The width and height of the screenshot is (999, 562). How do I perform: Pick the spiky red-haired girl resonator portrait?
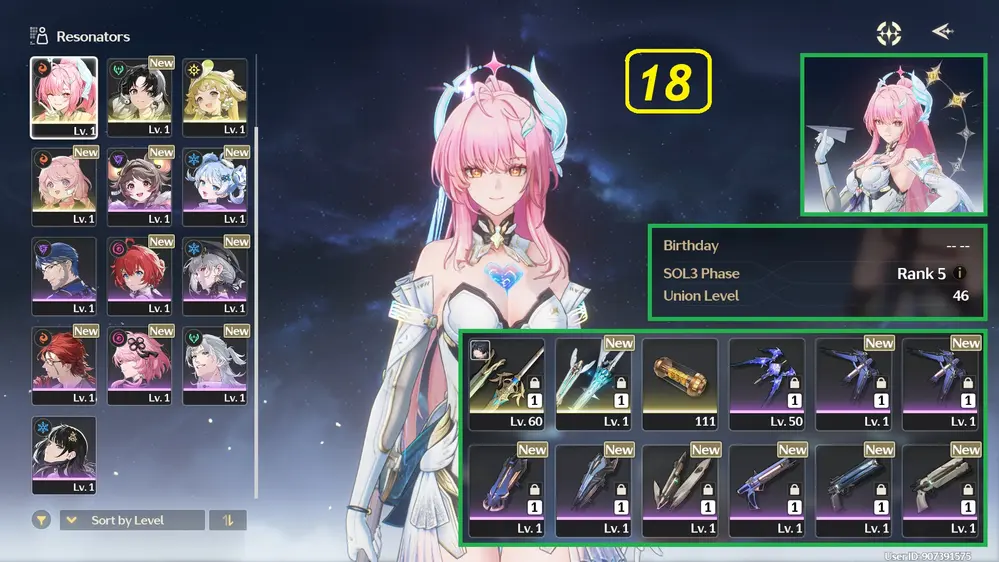140,275
